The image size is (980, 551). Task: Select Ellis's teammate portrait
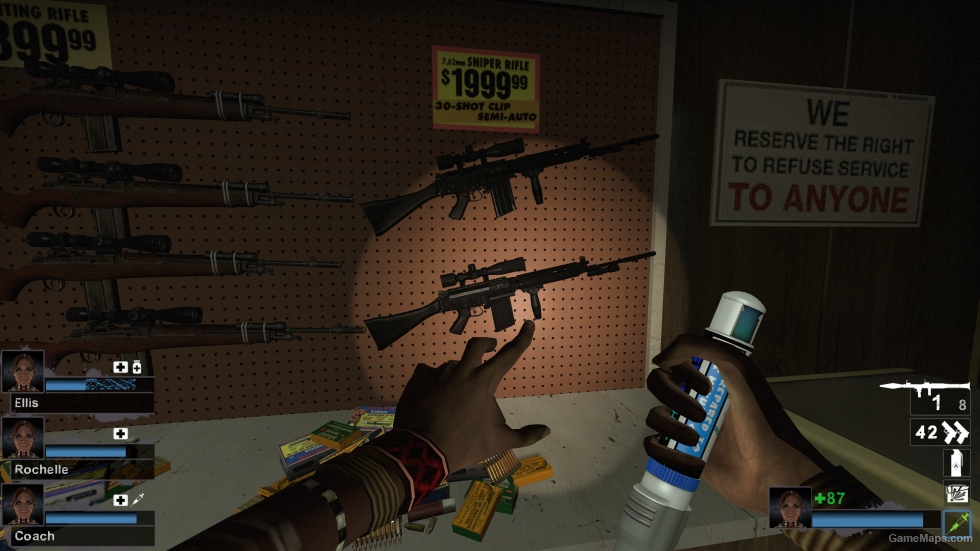pyautogui.click(x=22, y=371)
